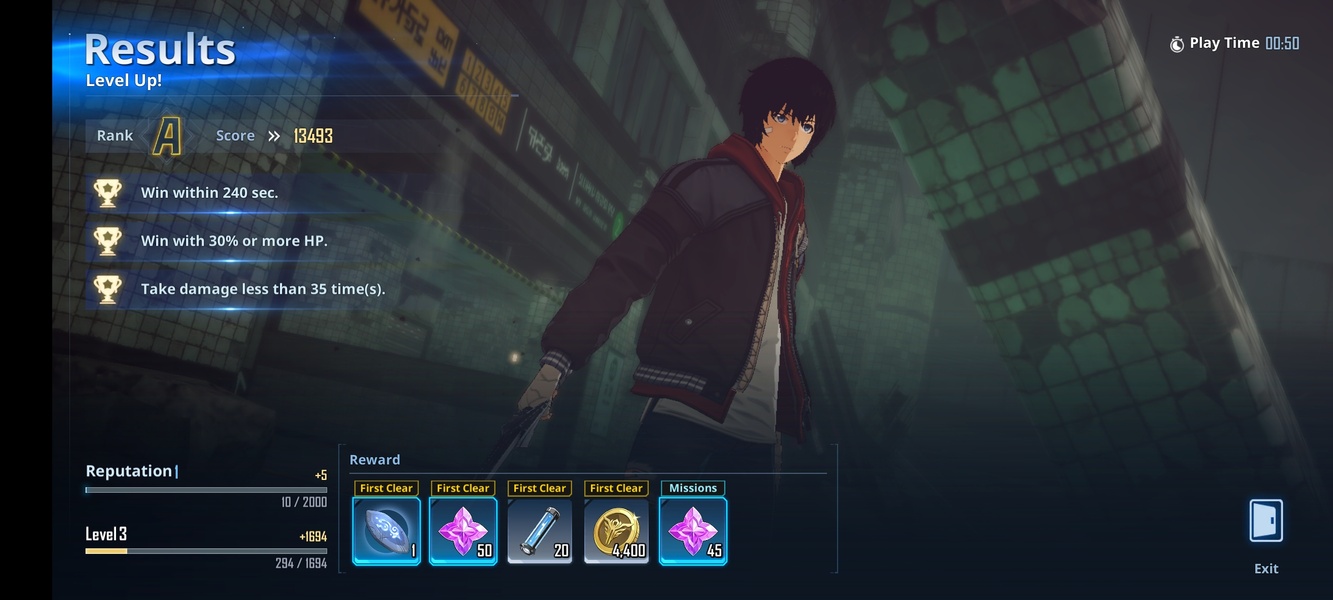Check the 4,400 gold coin reward

617,530
